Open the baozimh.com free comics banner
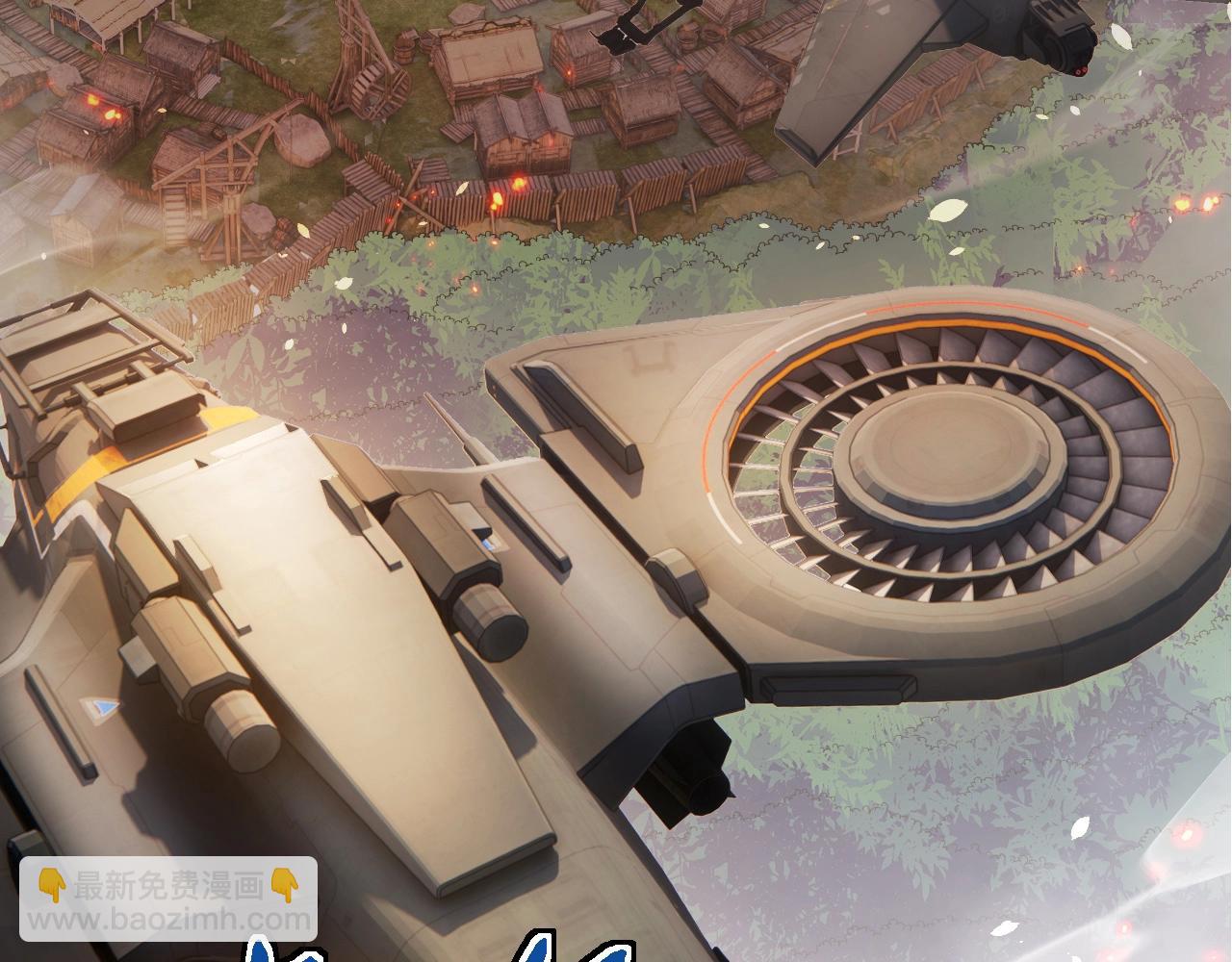The height and width of the screenshot is (962, 1232). coord(168,899)
